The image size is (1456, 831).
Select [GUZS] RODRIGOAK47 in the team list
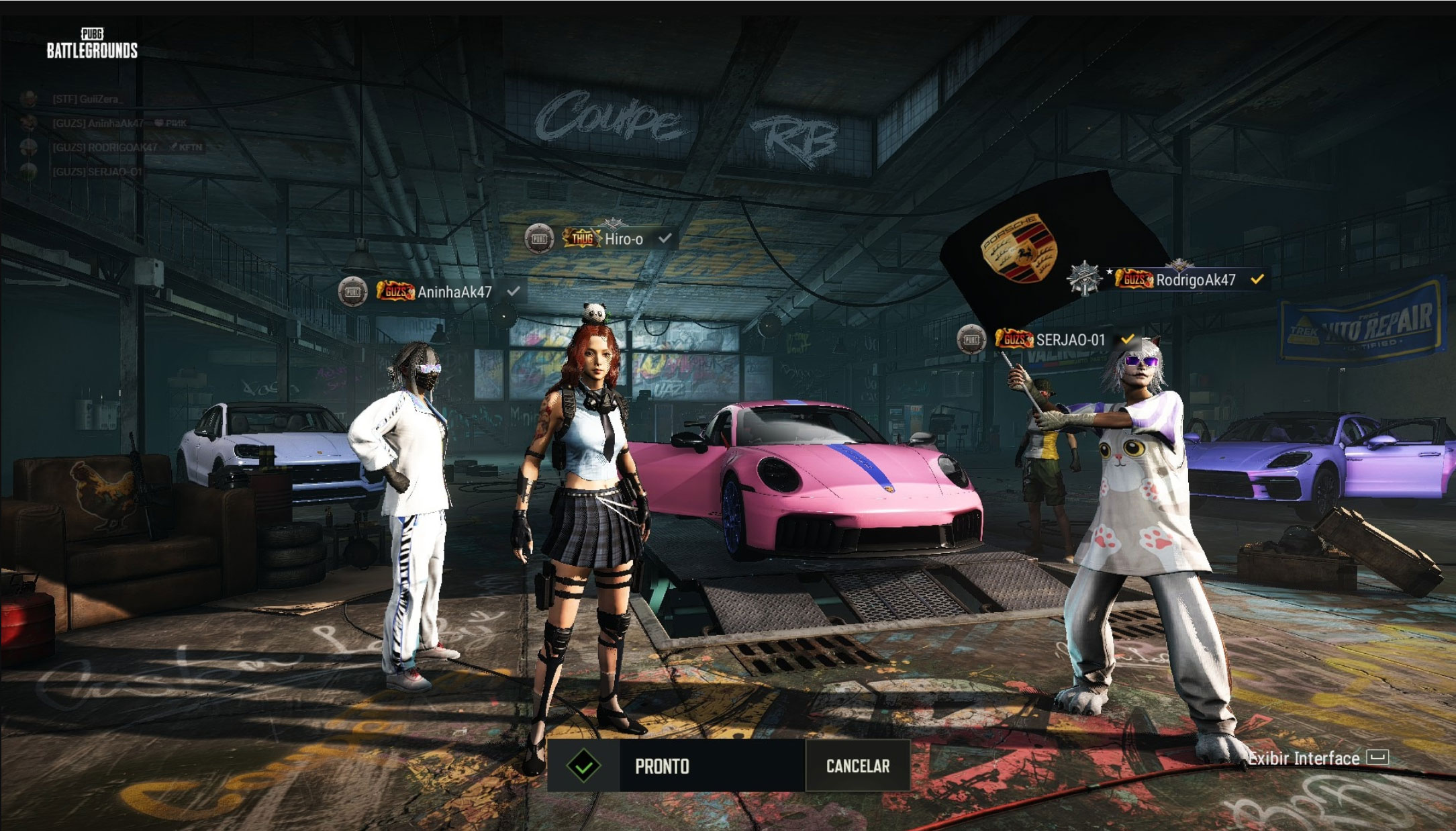[105, 148]
